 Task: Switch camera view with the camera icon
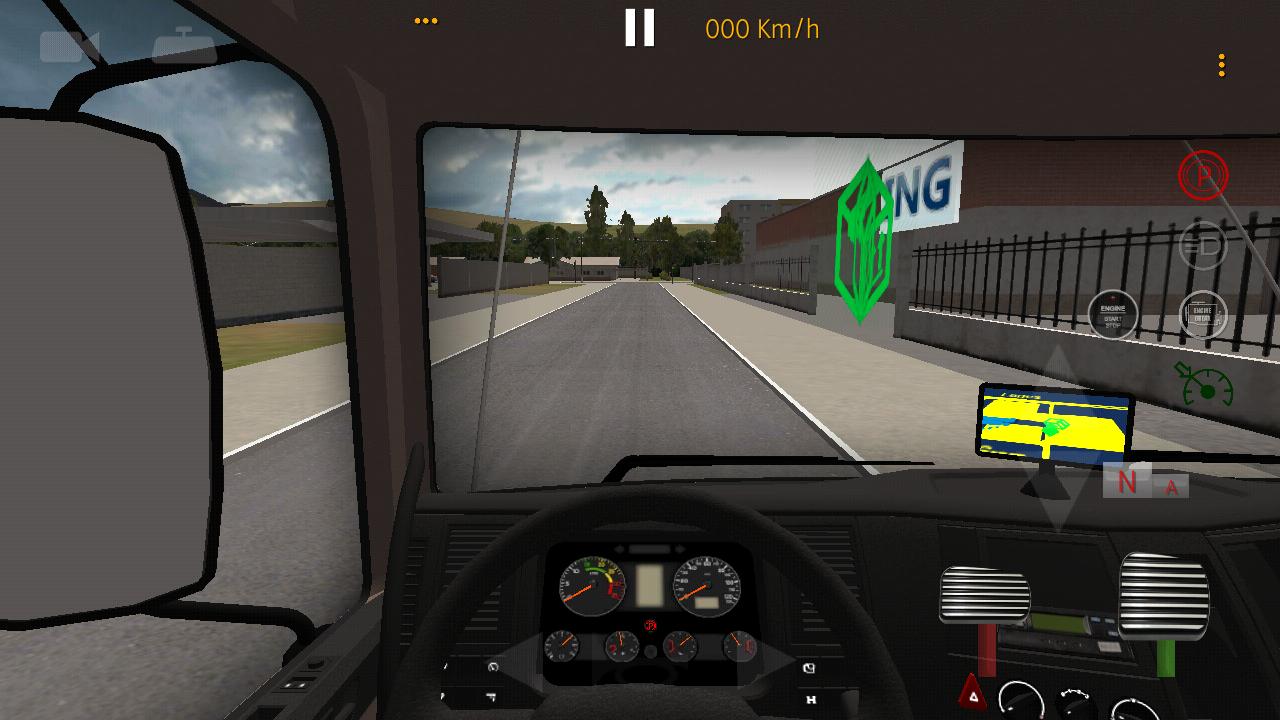(x=69, y=46)
